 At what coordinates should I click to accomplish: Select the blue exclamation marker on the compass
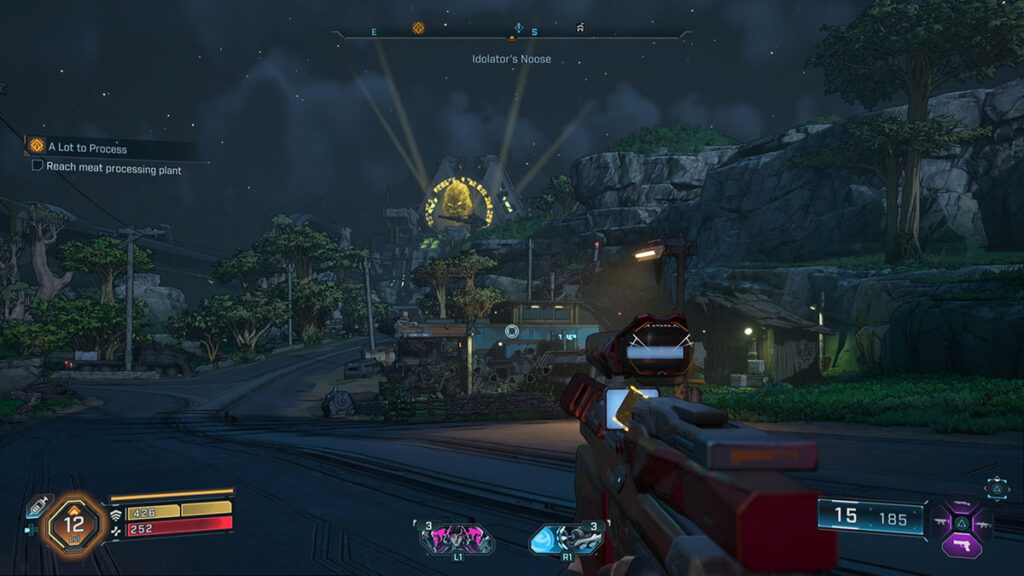pos(518,28)
